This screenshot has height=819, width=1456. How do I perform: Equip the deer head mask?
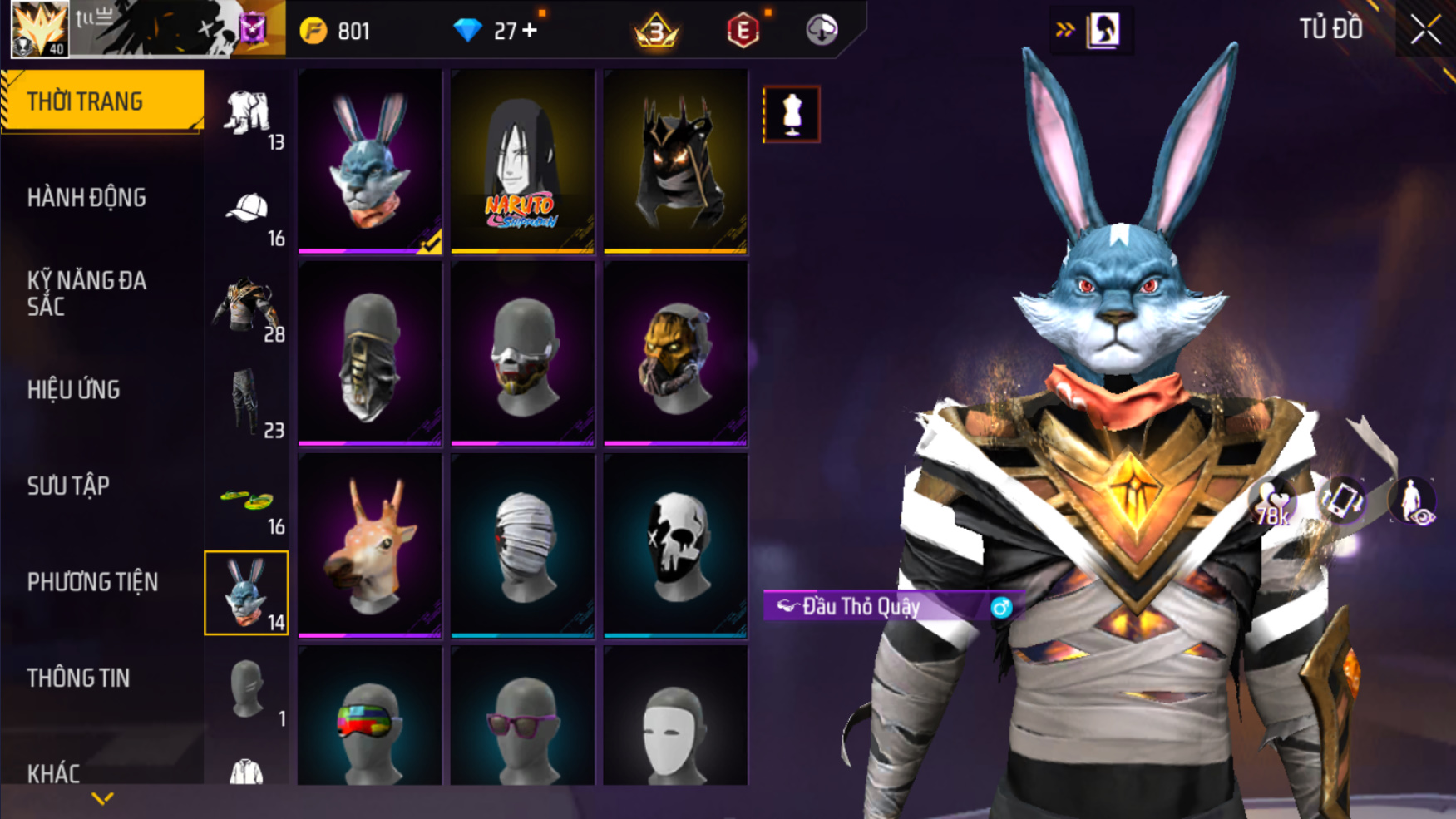pos(369,545)
